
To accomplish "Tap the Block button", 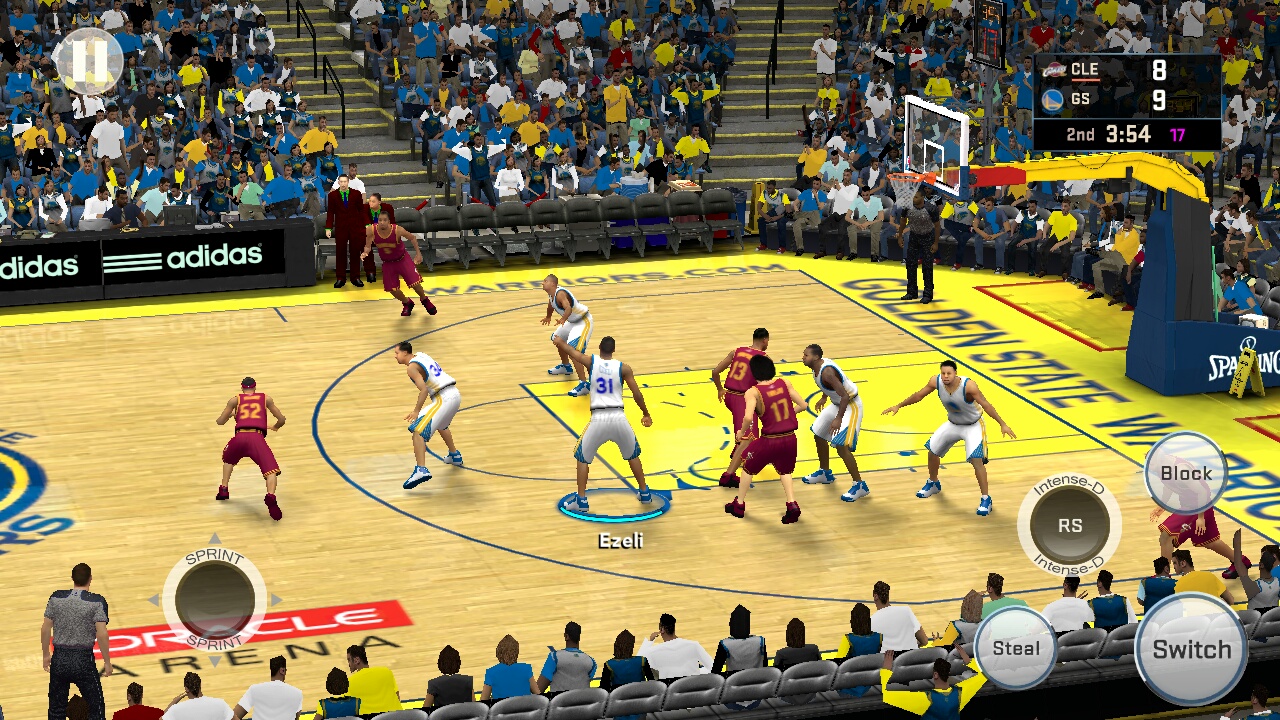I will click(x=1185, y=473).
